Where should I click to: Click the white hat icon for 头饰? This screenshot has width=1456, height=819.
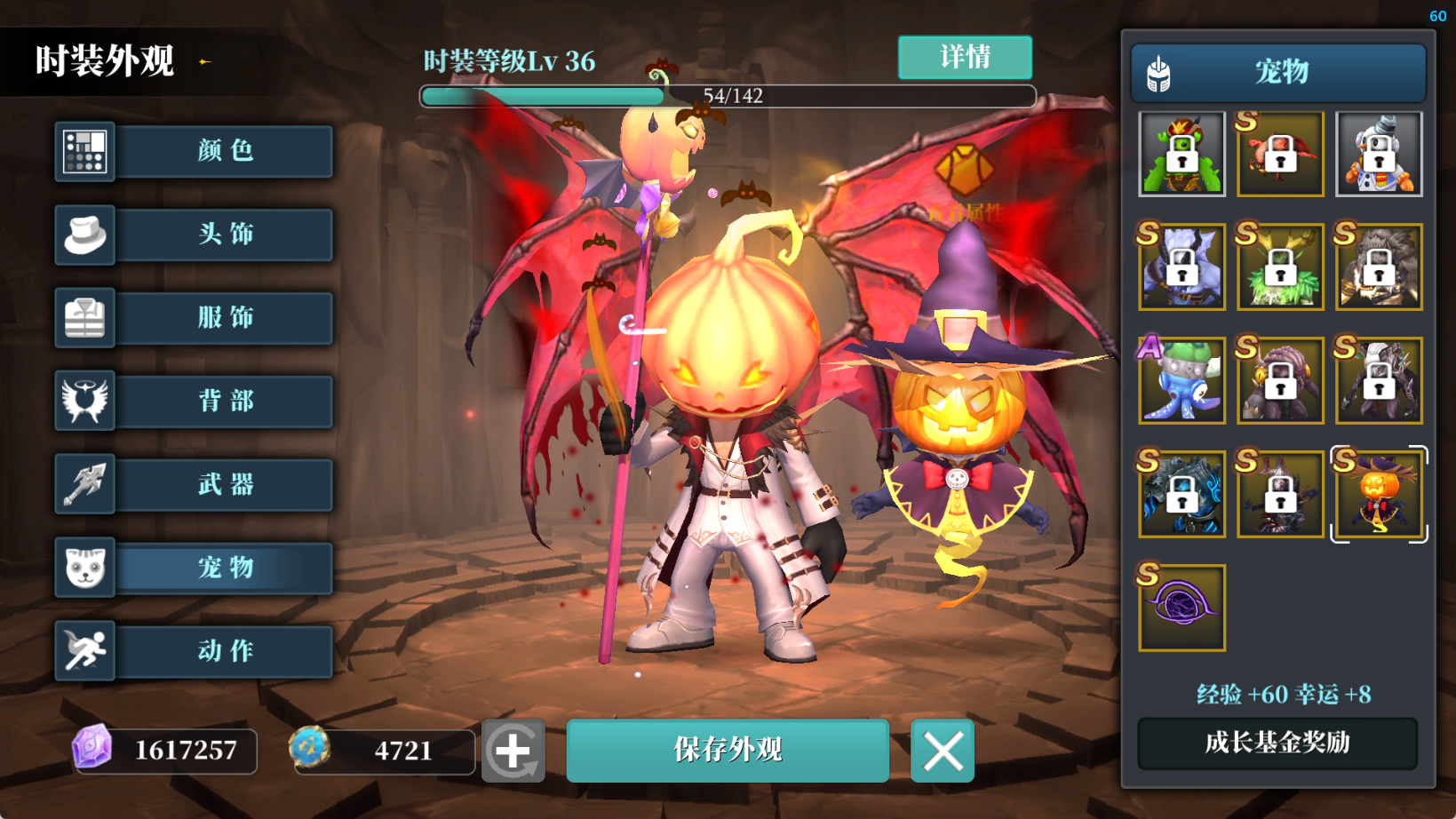click(84, 235)
